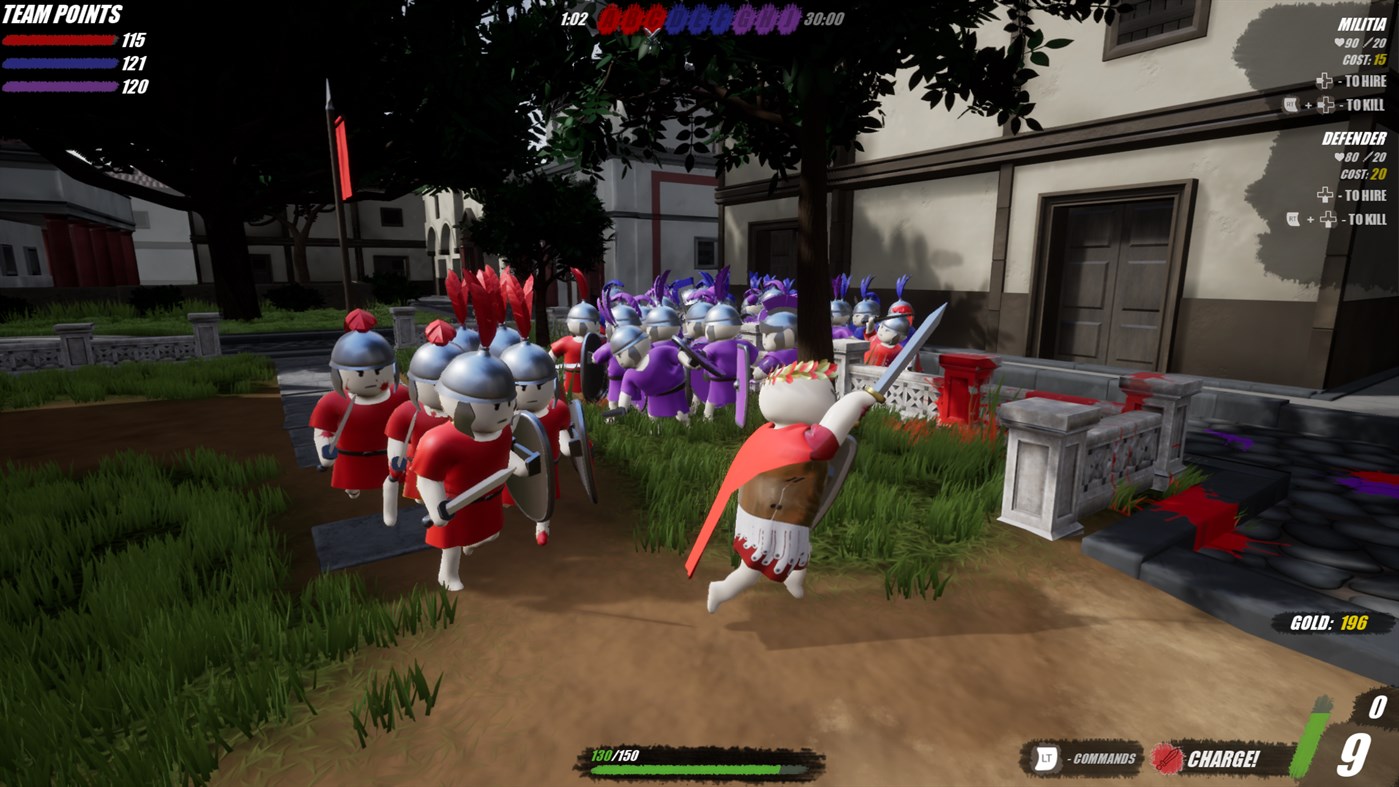Click the D-pad hire icon under Militia
The height and width of the screenshot is (787, 1399).
coord(1325,81)
